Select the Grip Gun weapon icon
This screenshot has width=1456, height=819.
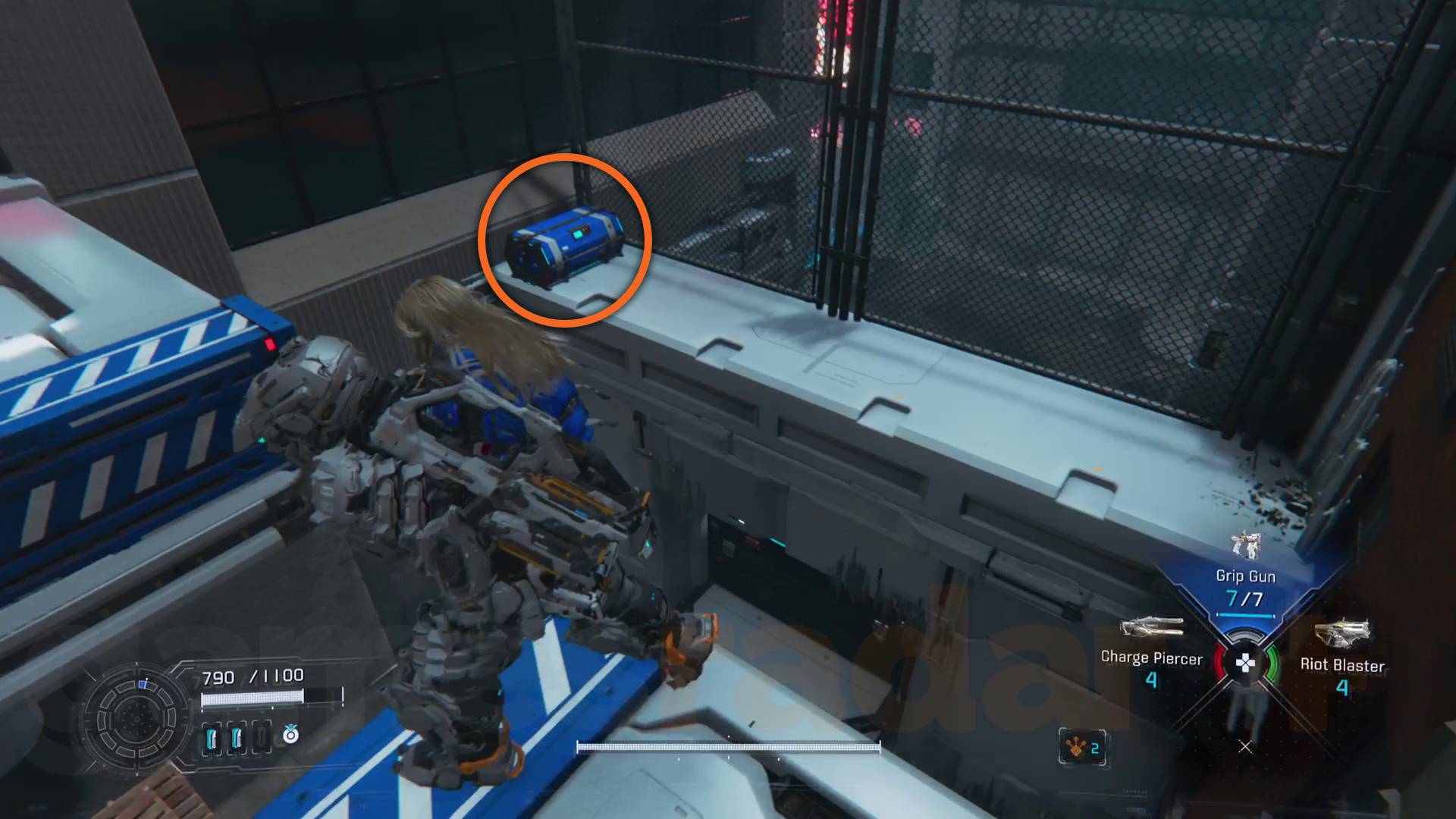1245,546
